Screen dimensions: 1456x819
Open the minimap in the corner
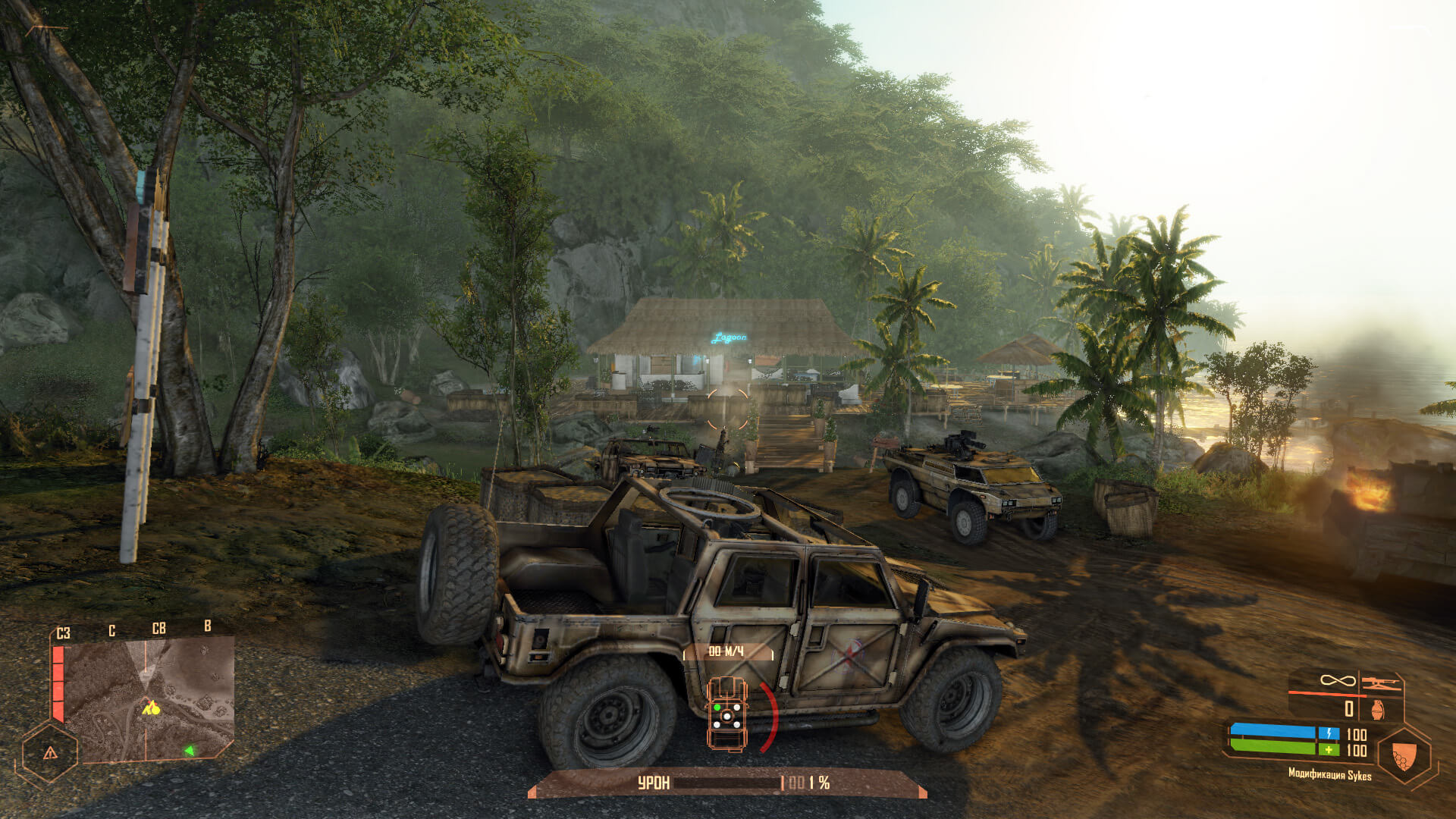(148, 699)
